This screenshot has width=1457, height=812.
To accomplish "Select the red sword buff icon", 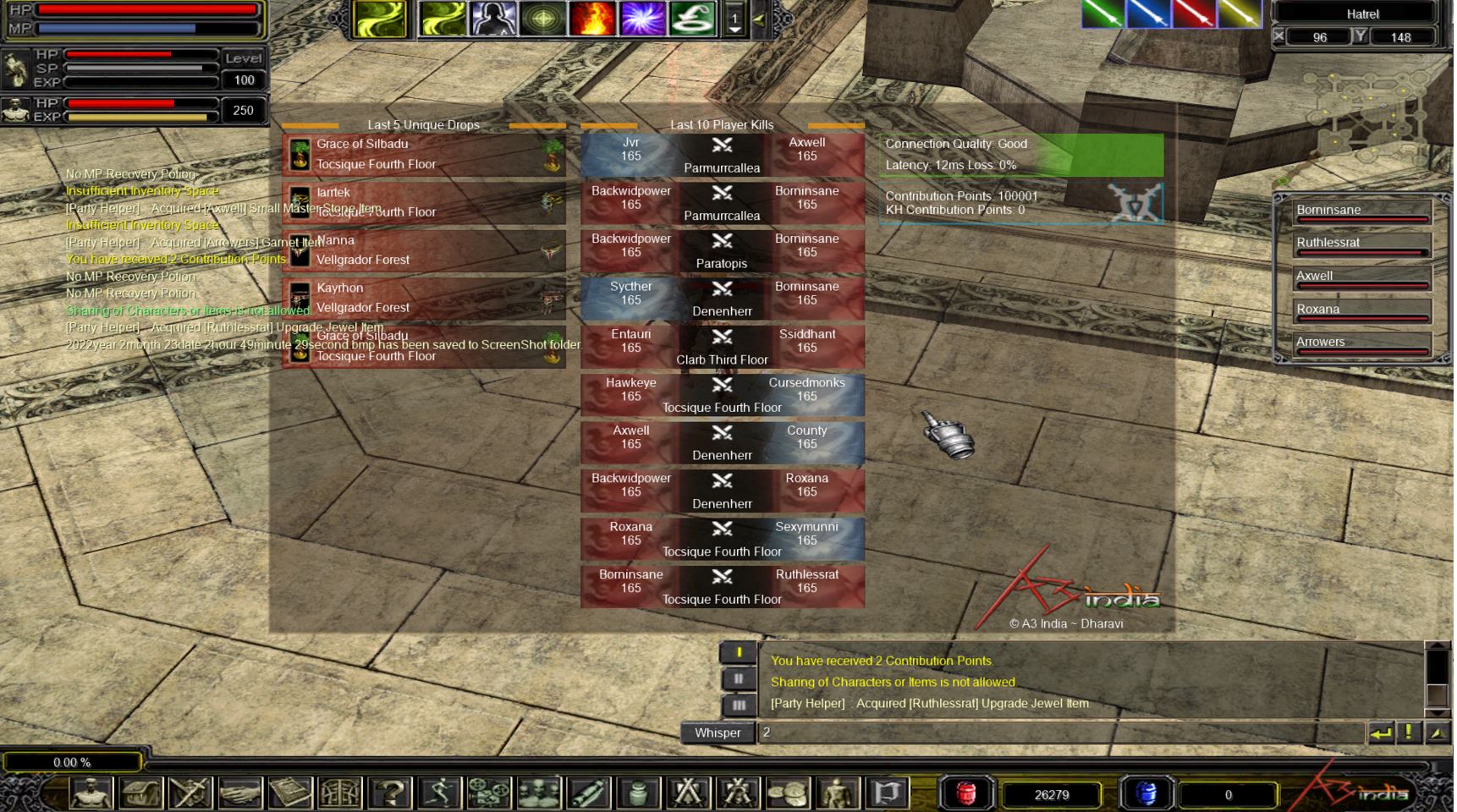I will (1193, 14).
